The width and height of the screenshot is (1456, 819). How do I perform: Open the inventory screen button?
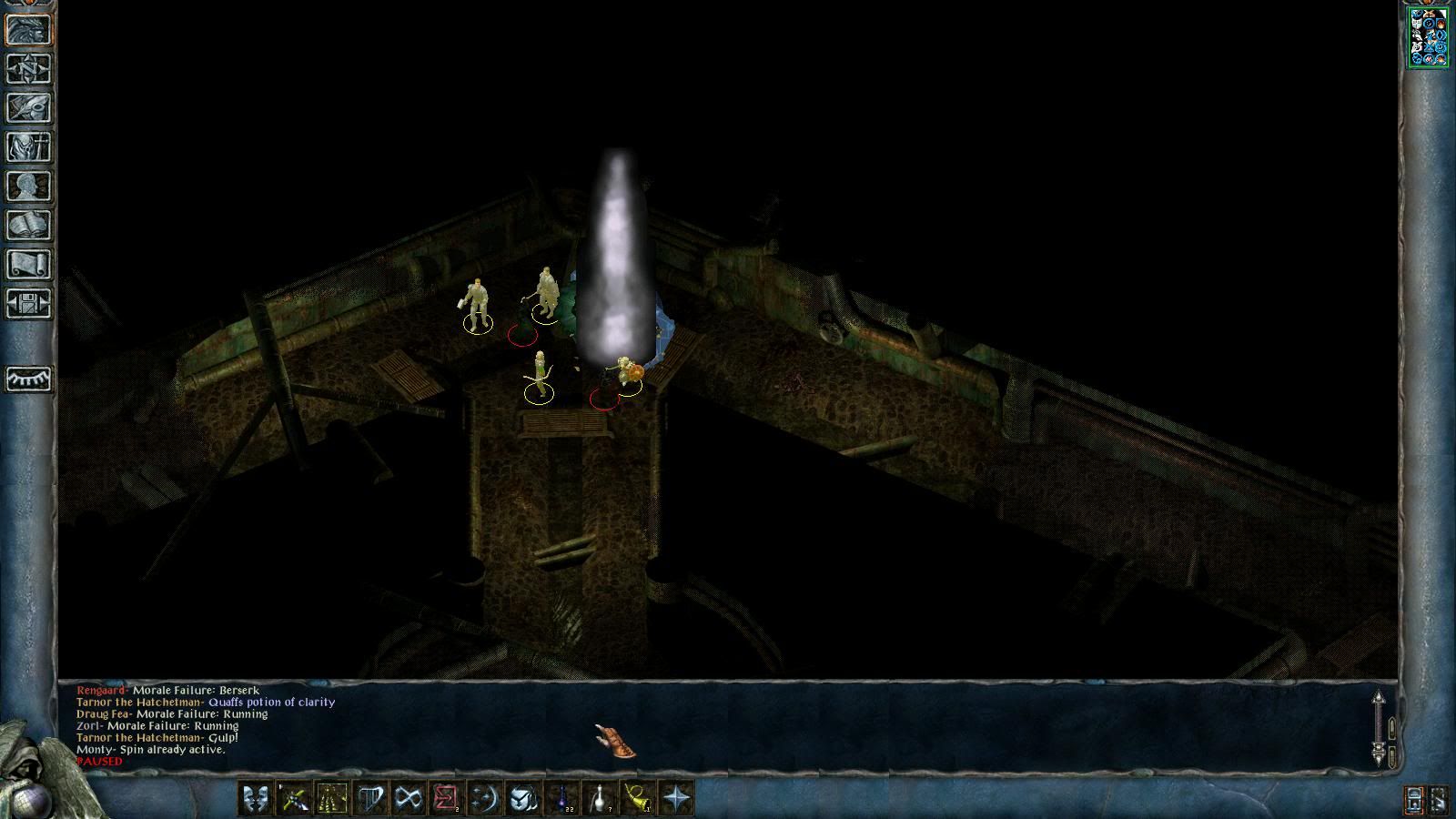(29, 147)
